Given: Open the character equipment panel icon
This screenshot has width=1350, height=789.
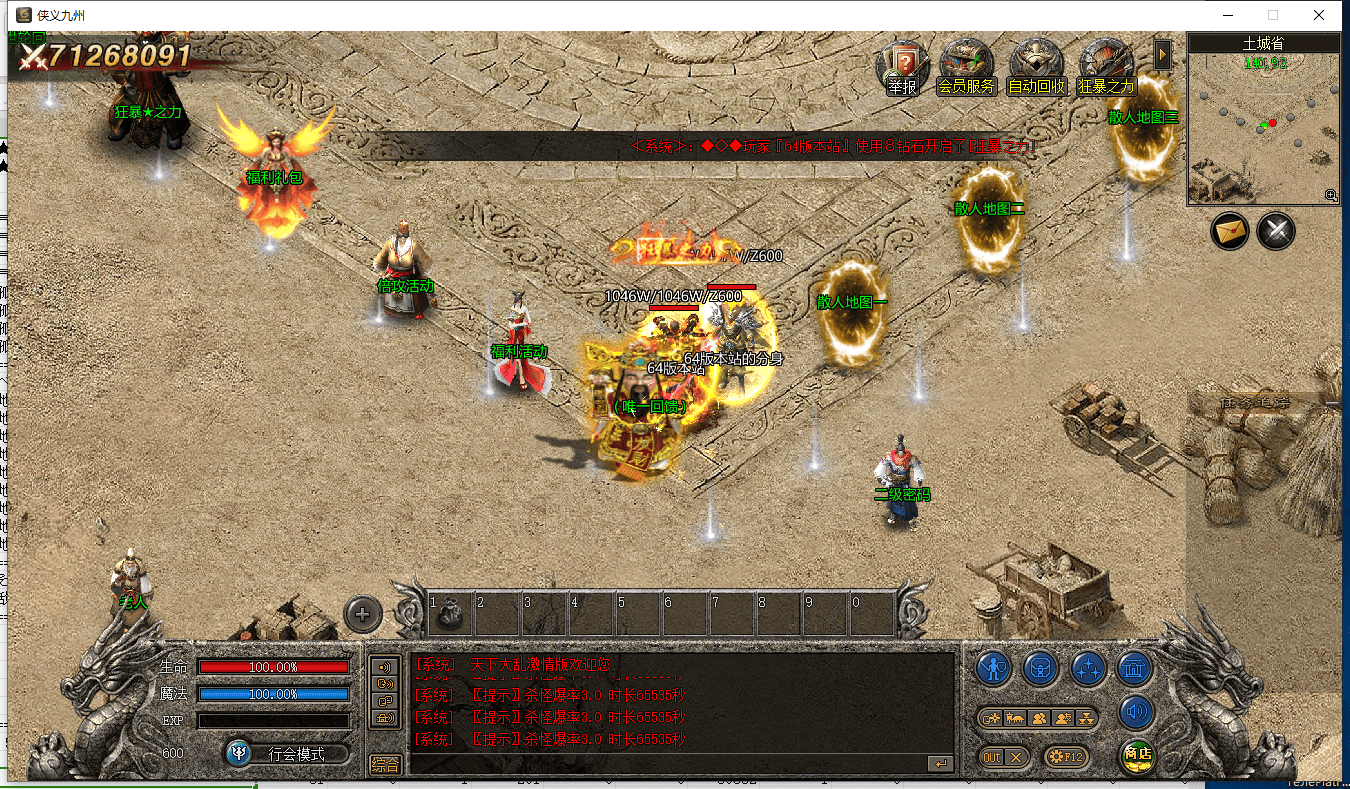Looking at the screenshot, I should (993, 667).
